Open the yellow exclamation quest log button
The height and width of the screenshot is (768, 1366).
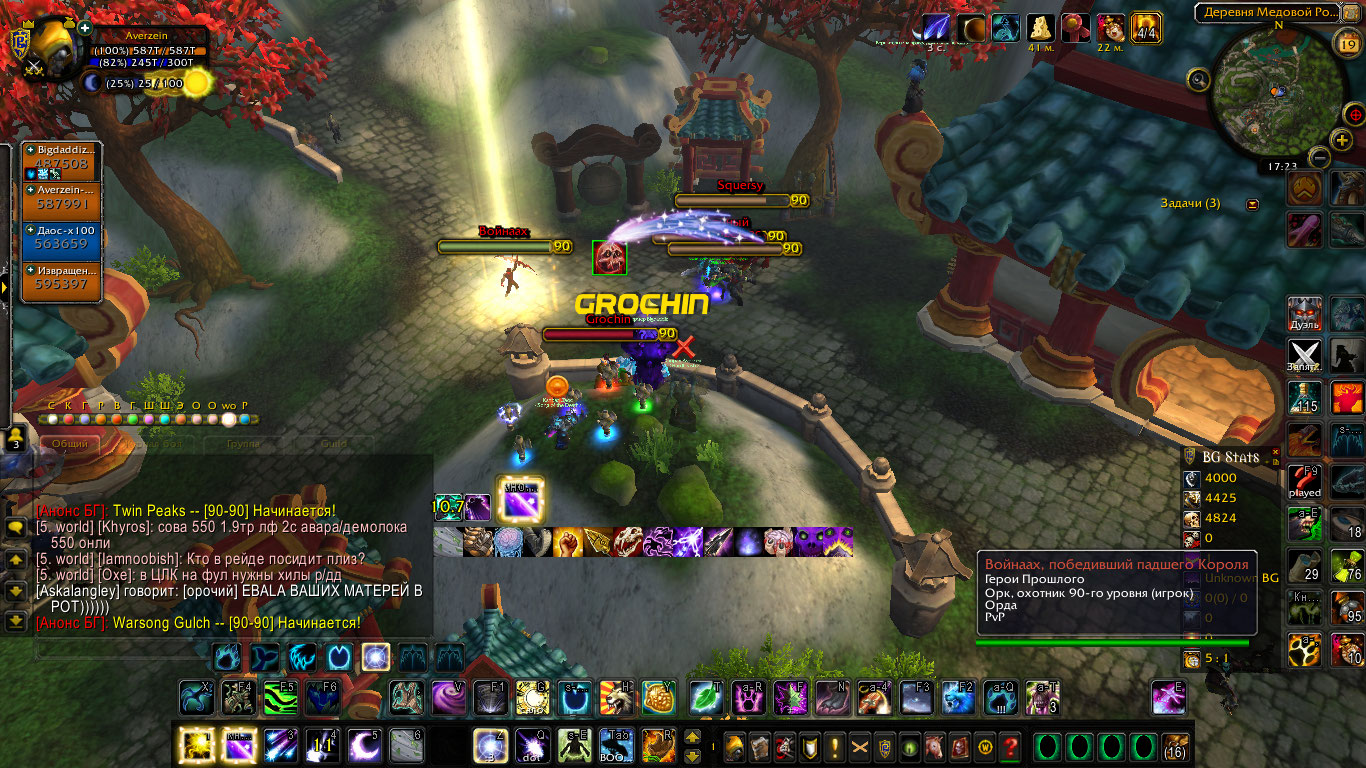coord(834,747)
